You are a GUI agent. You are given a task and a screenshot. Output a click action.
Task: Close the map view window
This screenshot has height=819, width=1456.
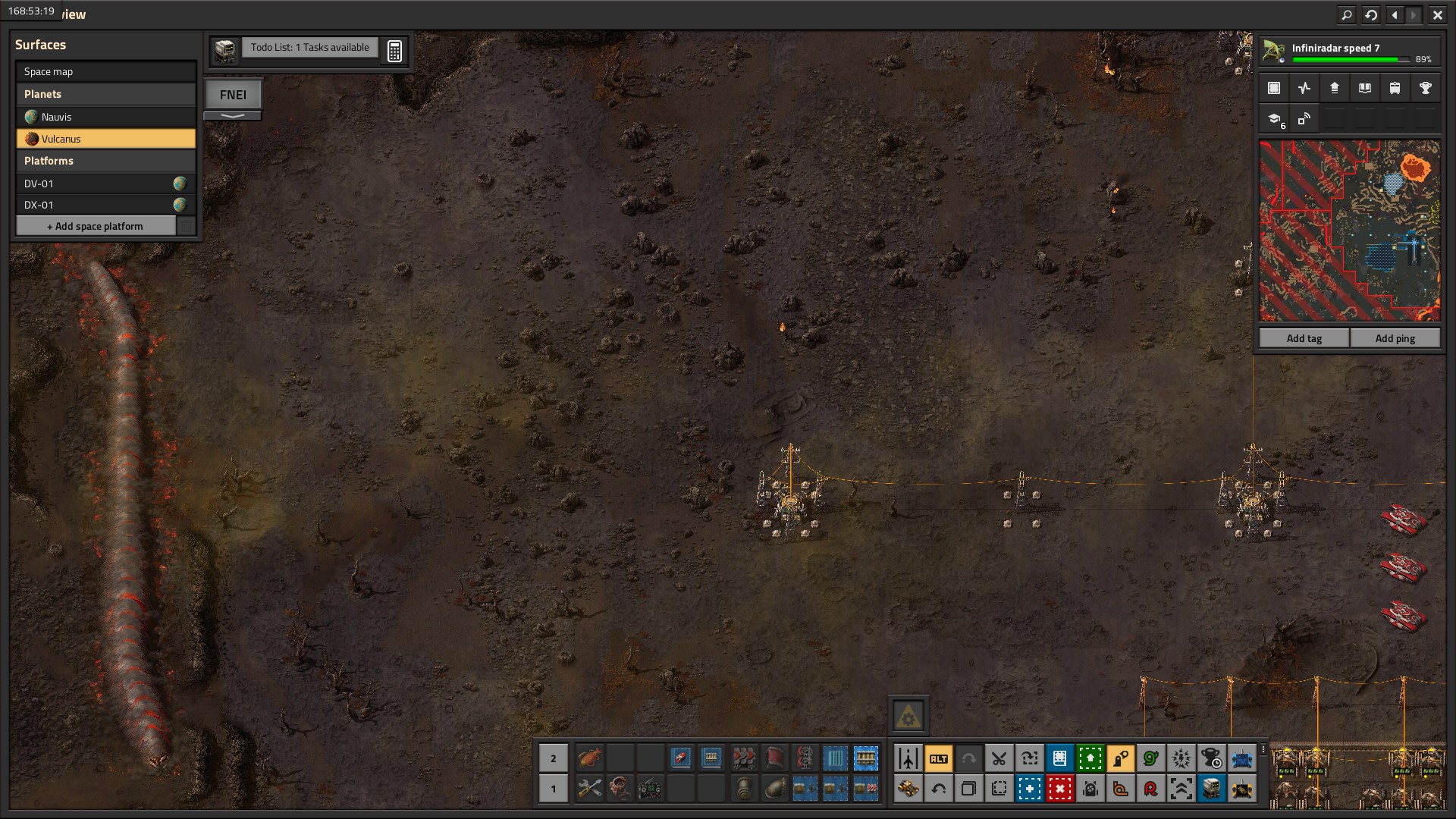[x=1437, y=14]
